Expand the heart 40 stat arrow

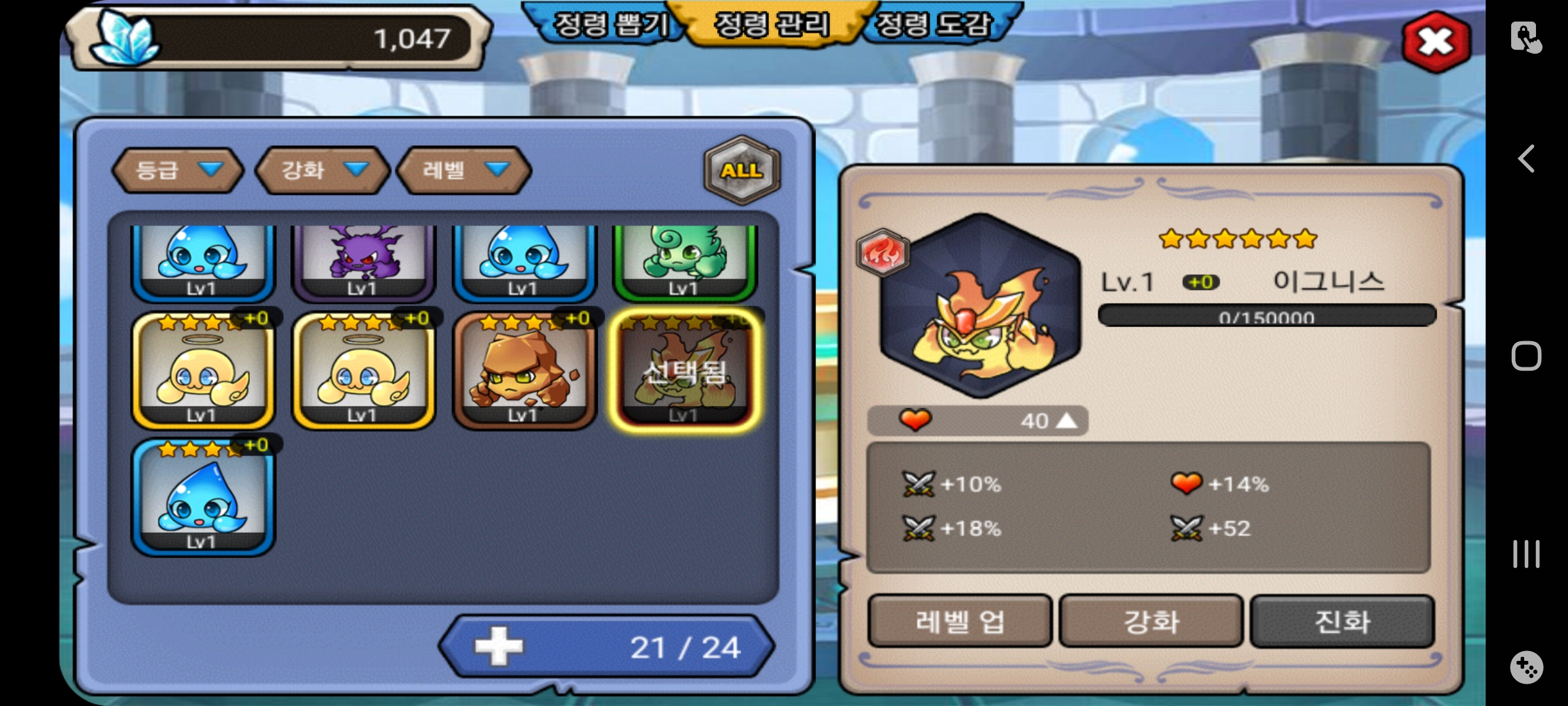coord(1066,420)
